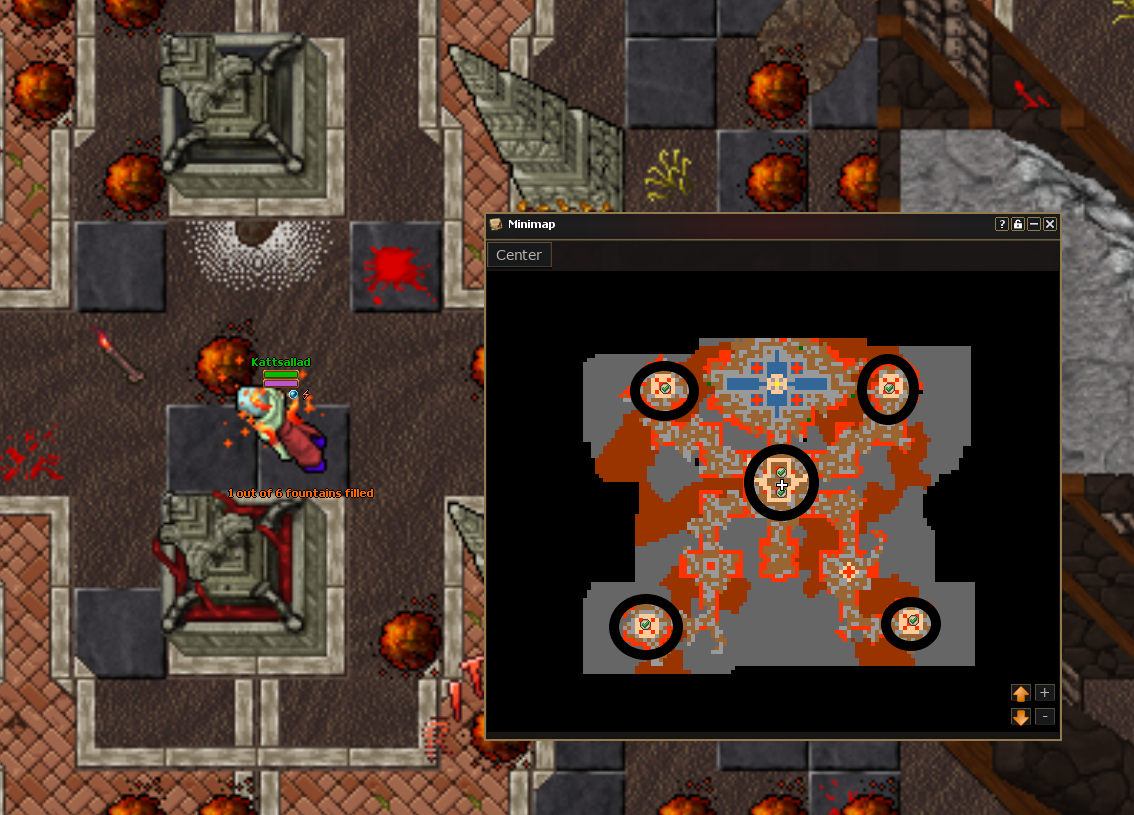Go down one floor with orange down arrow
Screen dimensions: 1134x815
1021,717
